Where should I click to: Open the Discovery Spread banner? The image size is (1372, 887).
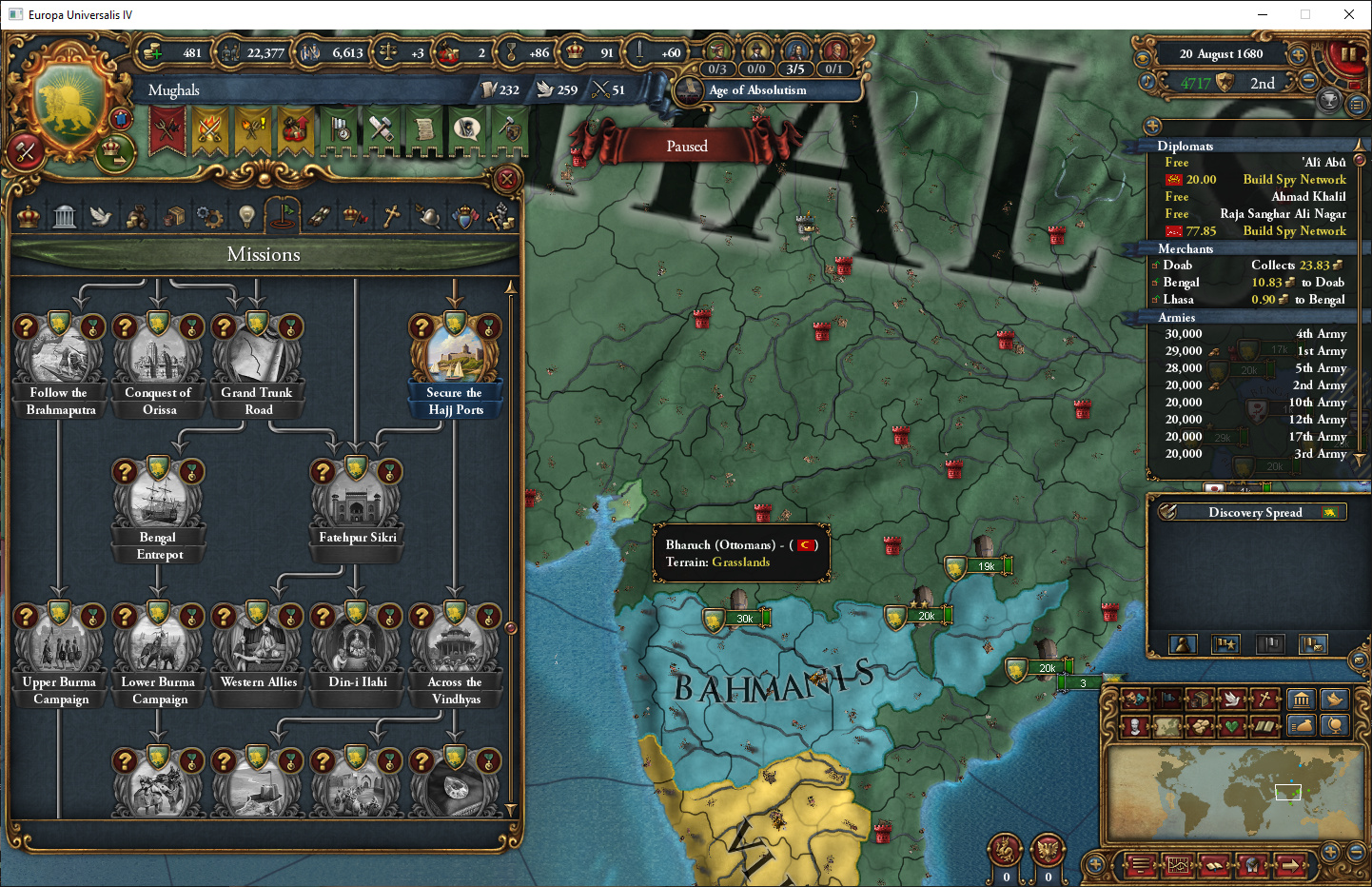(1253, 512)
